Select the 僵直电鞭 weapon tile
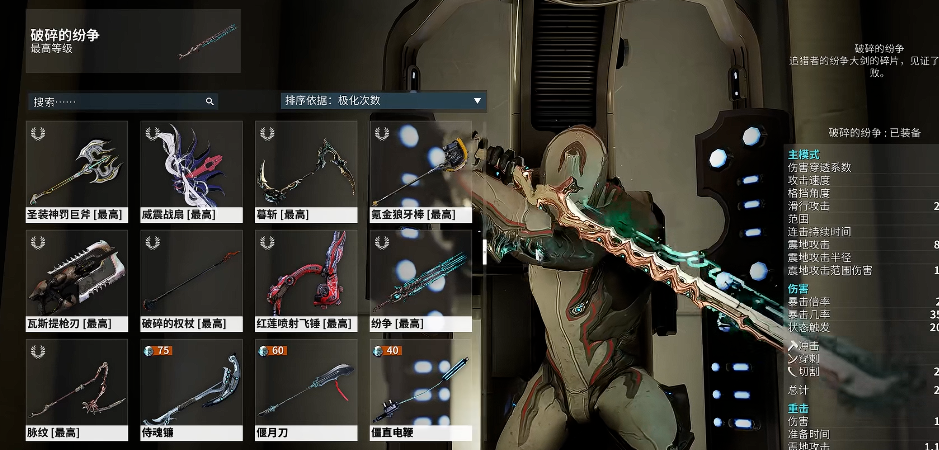The width and height of the screenshot is (939, 450). (420, 390)
